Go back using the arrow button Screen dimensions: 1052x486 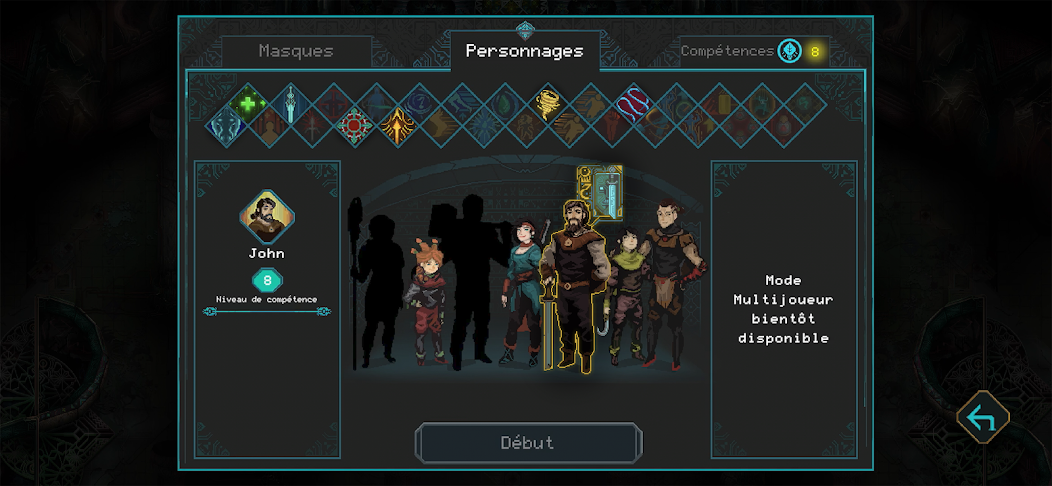pyautogui.click(x=982, y=418)
